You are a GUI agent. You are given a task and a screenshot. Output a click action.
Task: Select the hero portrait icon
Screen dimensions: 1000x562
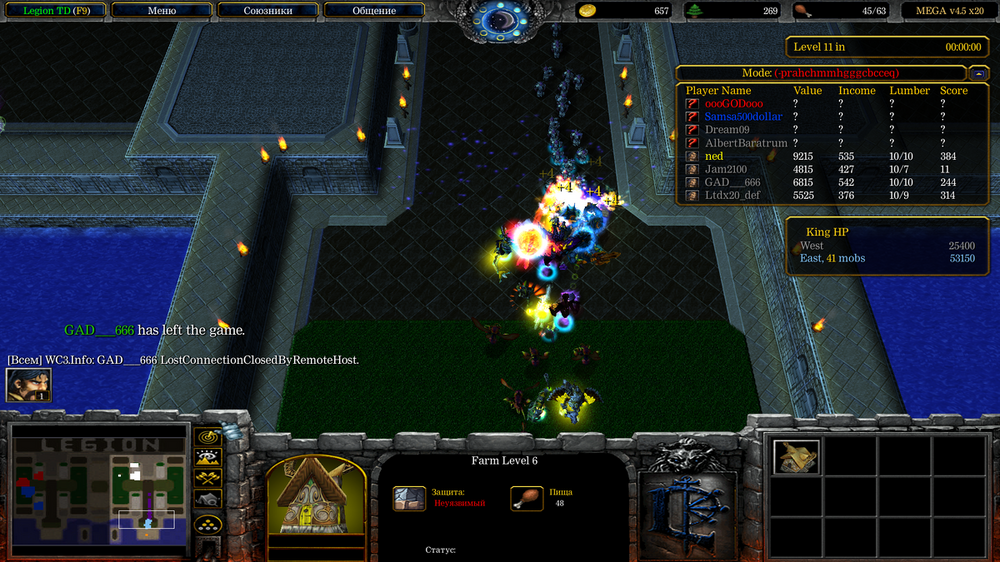28,385
